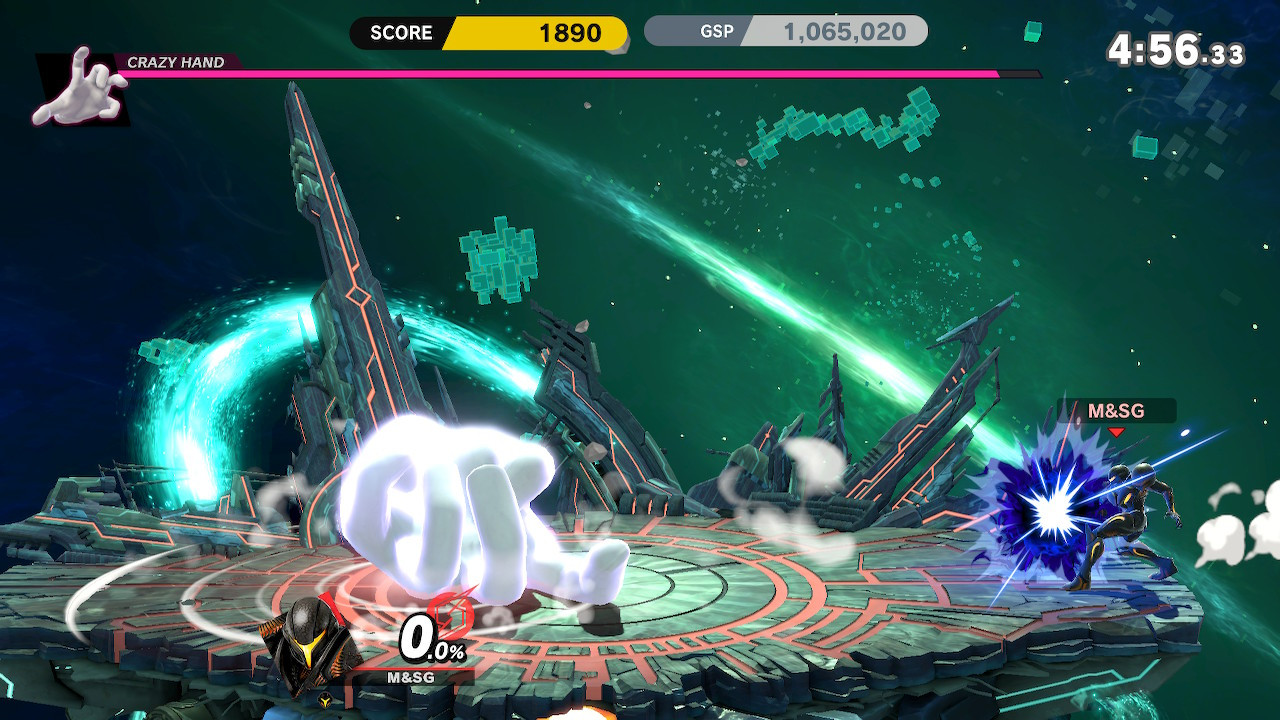Viewport: 1280px width, 720px height.
Task: Click the burst effect icon near the 0.0% counter
Action: pos(448,614)
